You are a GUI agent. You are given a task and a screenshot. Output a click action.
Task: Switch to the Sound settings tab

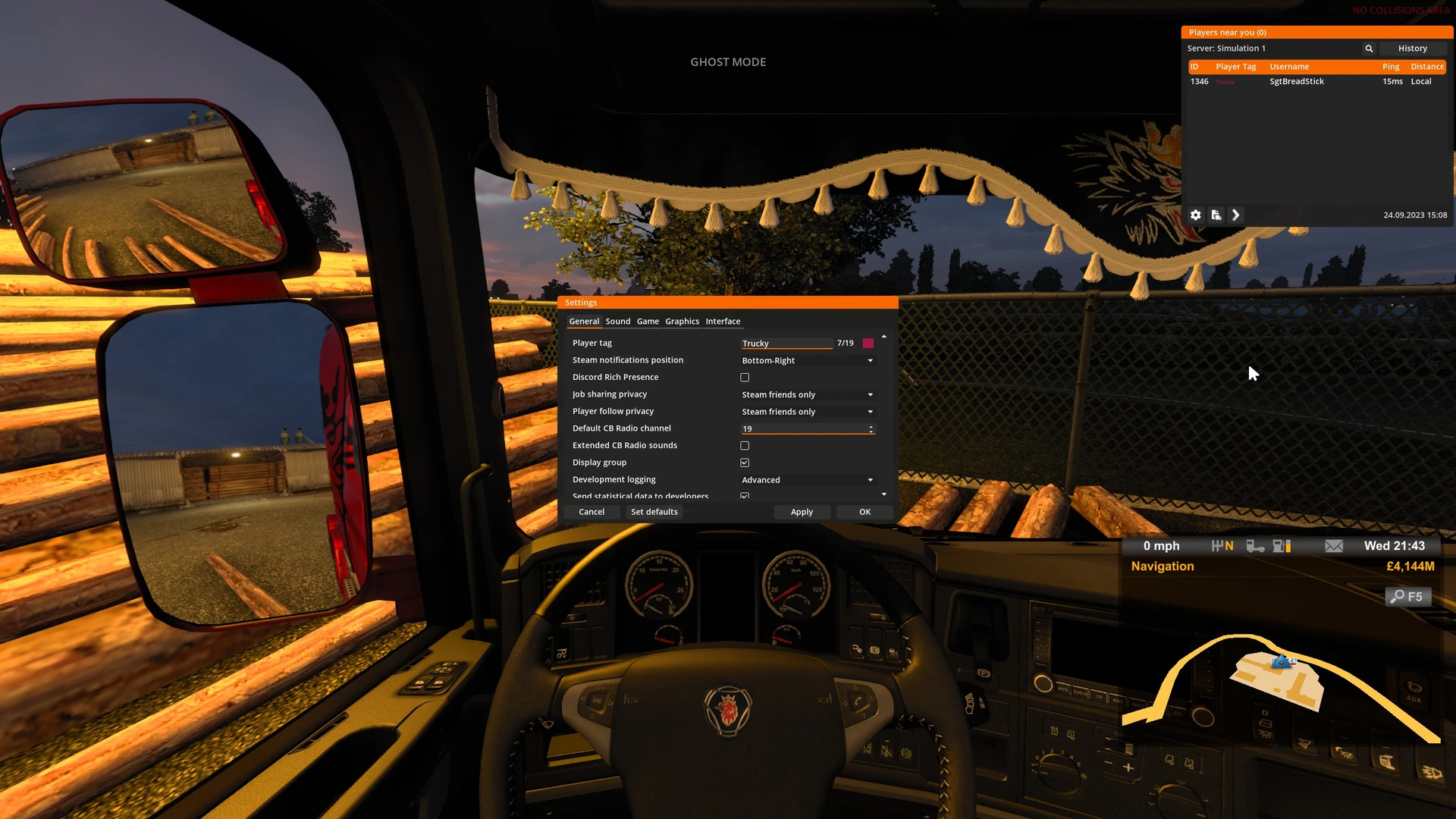(617, 322)
